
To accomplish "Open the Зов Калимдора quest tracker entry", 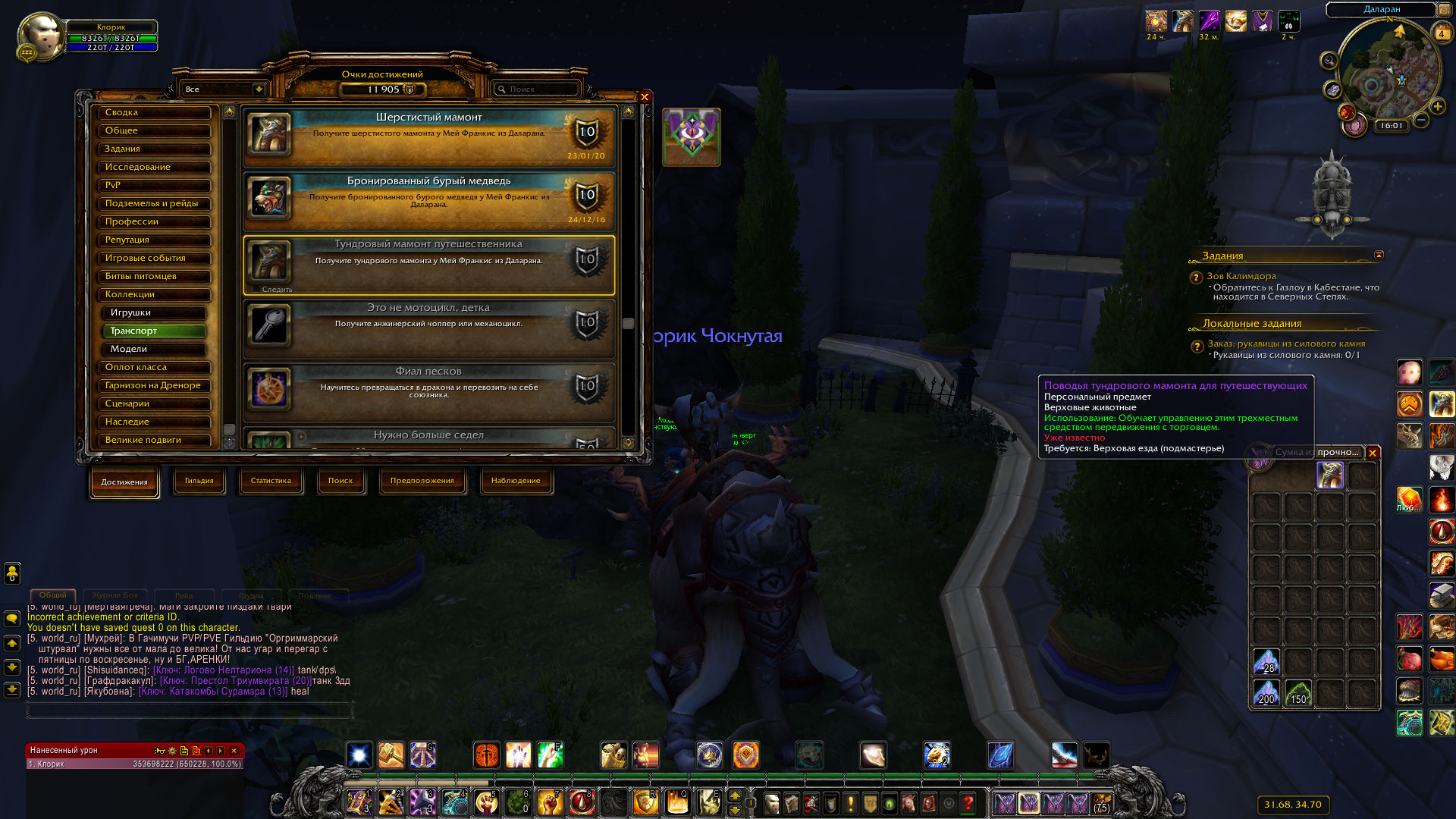I will [x=1241, y=276].
